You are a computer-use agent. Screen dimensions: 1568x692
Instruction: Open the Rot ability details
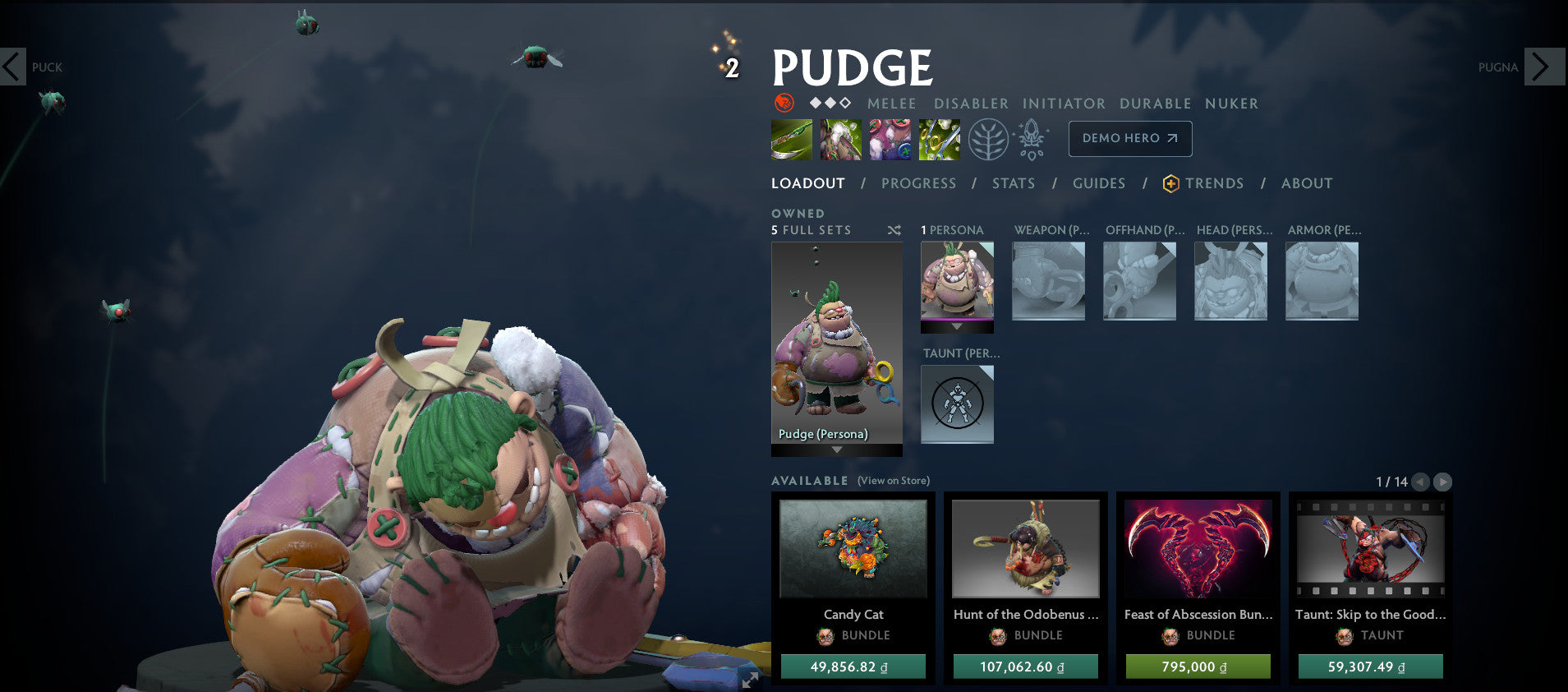coord(841,138)
